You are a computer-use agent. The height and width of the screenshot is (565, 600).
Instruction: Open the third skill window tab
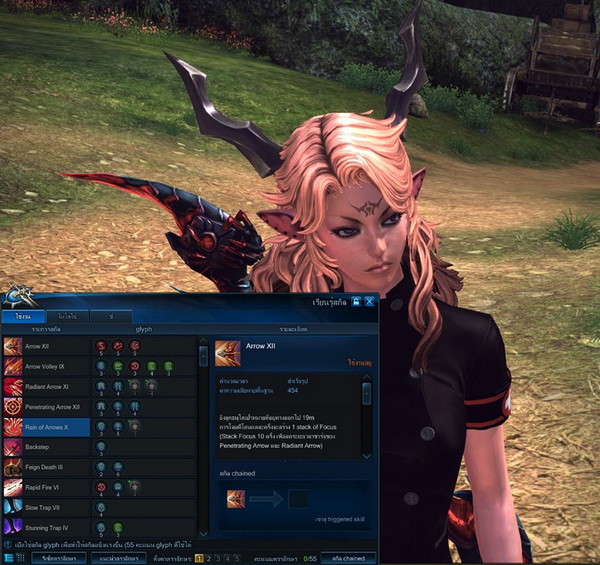pyautogui.click(x=111, y=316)
